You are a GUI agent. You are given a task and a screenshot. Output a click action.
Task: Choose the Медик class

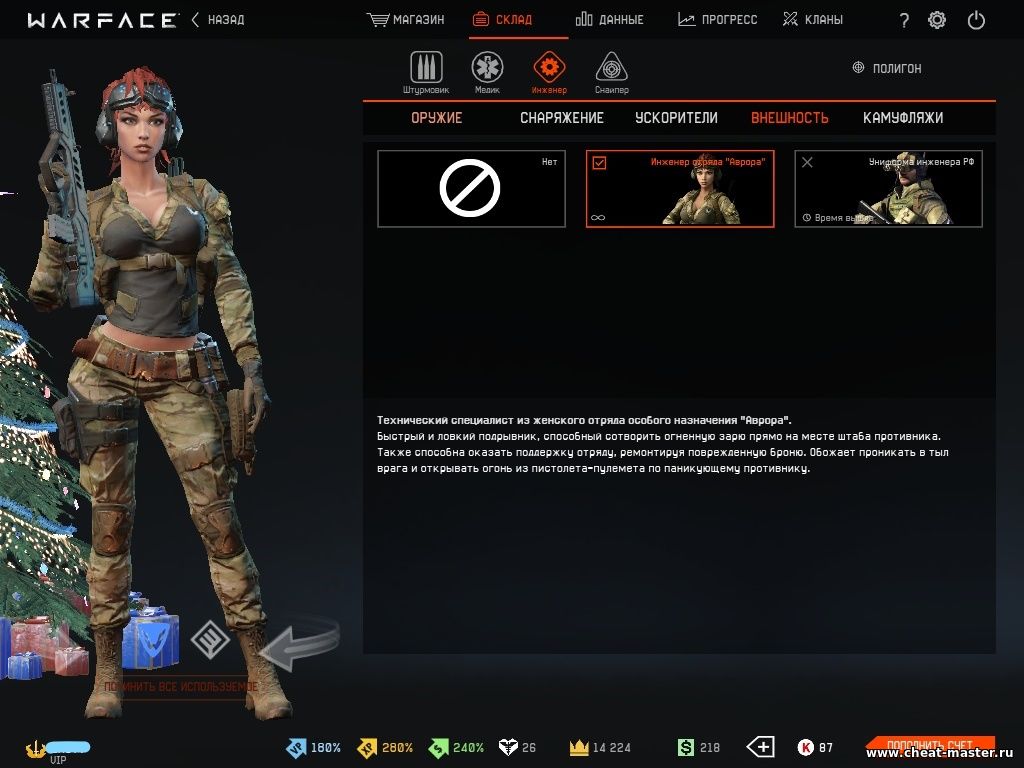[487, 69]
